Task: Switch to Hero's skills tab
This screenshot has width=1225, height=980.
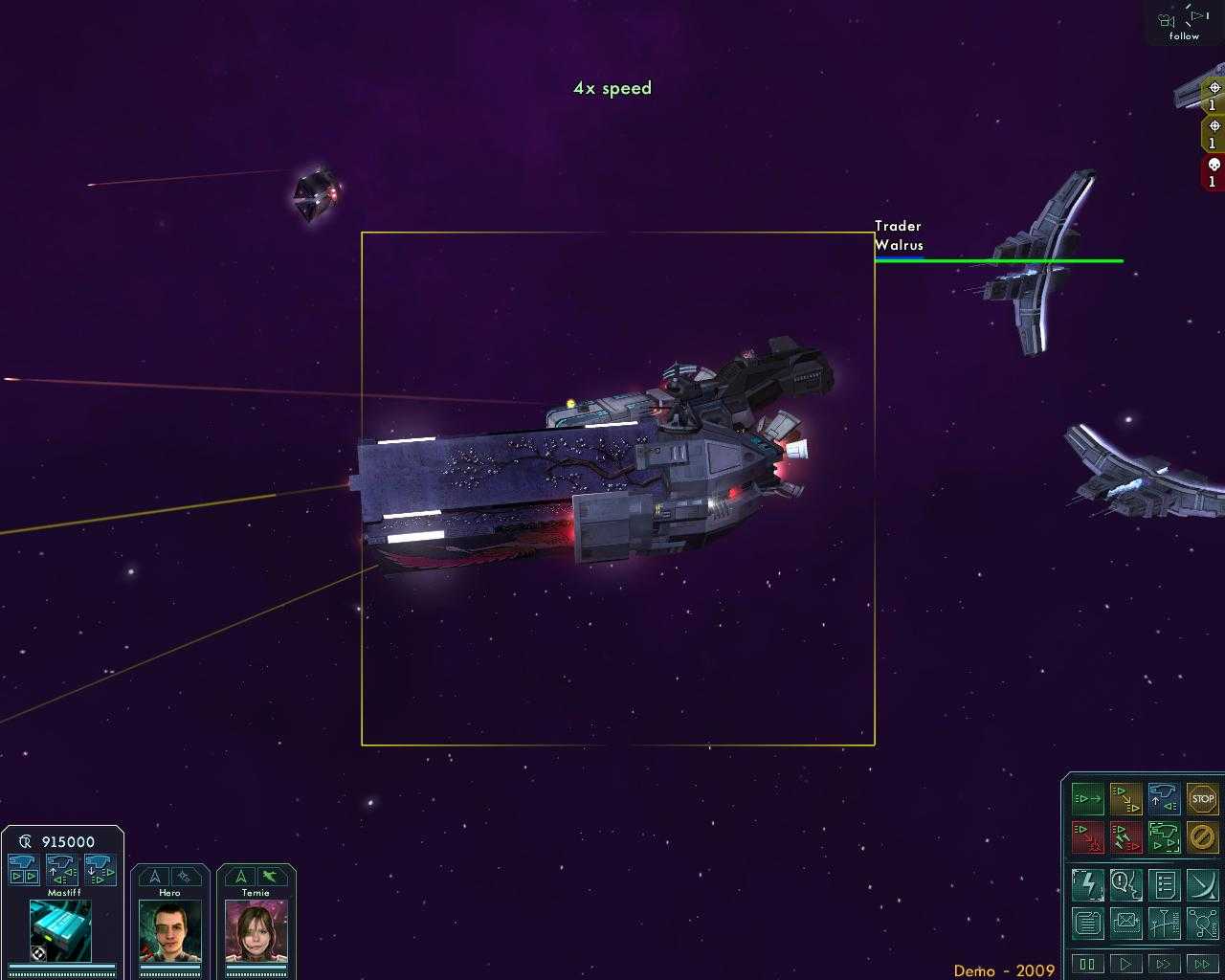Action: [186, 876]
